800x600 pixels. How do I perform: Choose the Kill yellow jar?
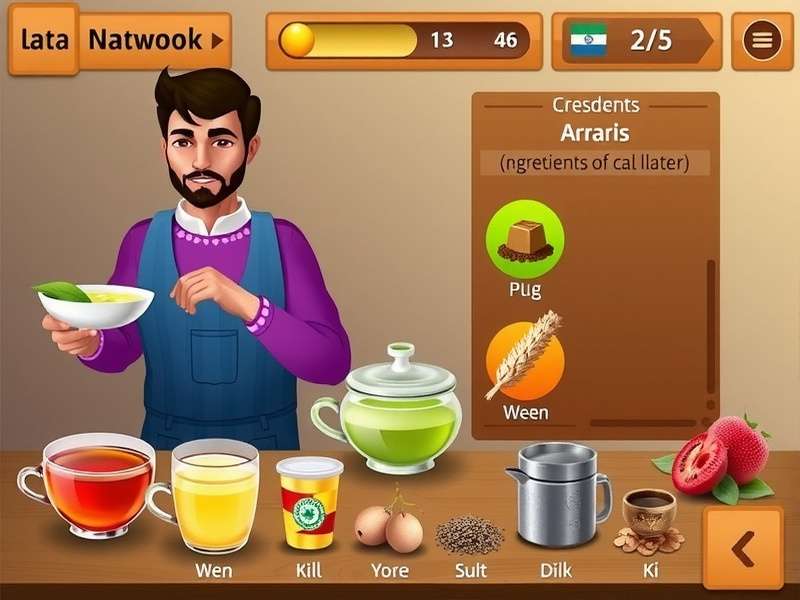(309, 502)
